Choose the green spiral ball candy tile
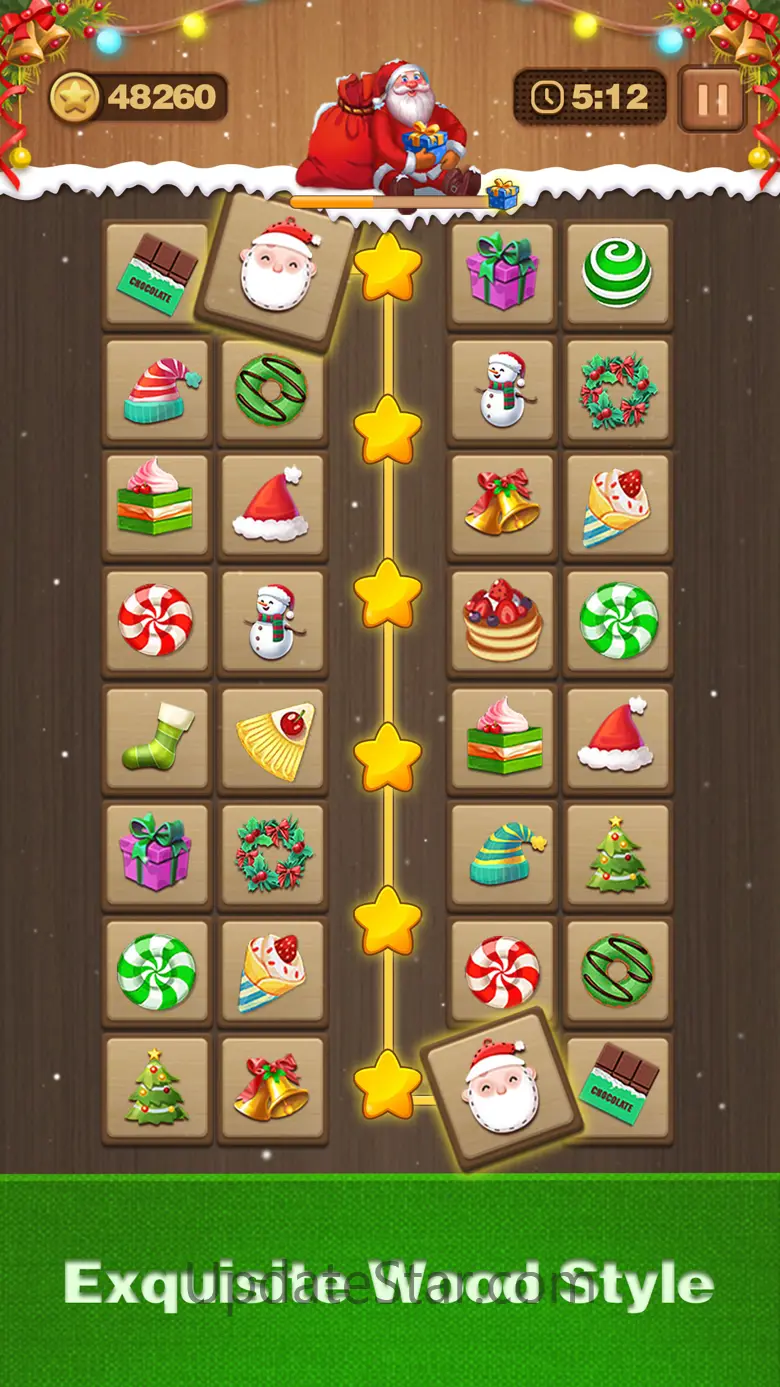The image size is (780, 1387). pos(617,273)
